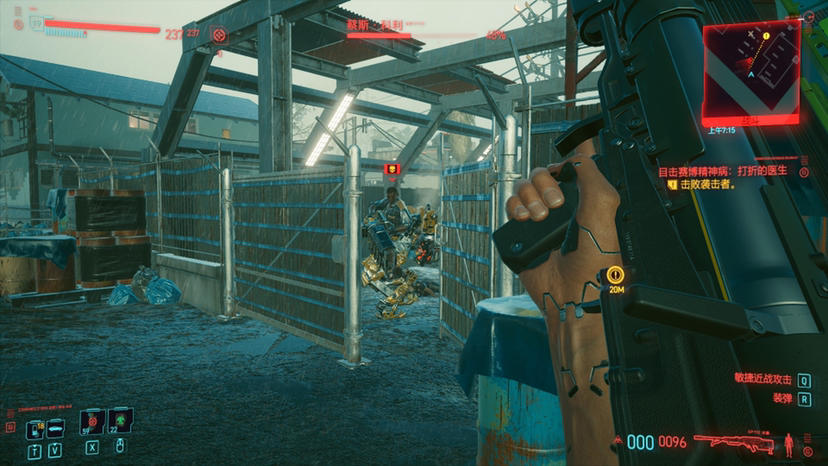Click the yellow objective distance marker

click(616, 274)
